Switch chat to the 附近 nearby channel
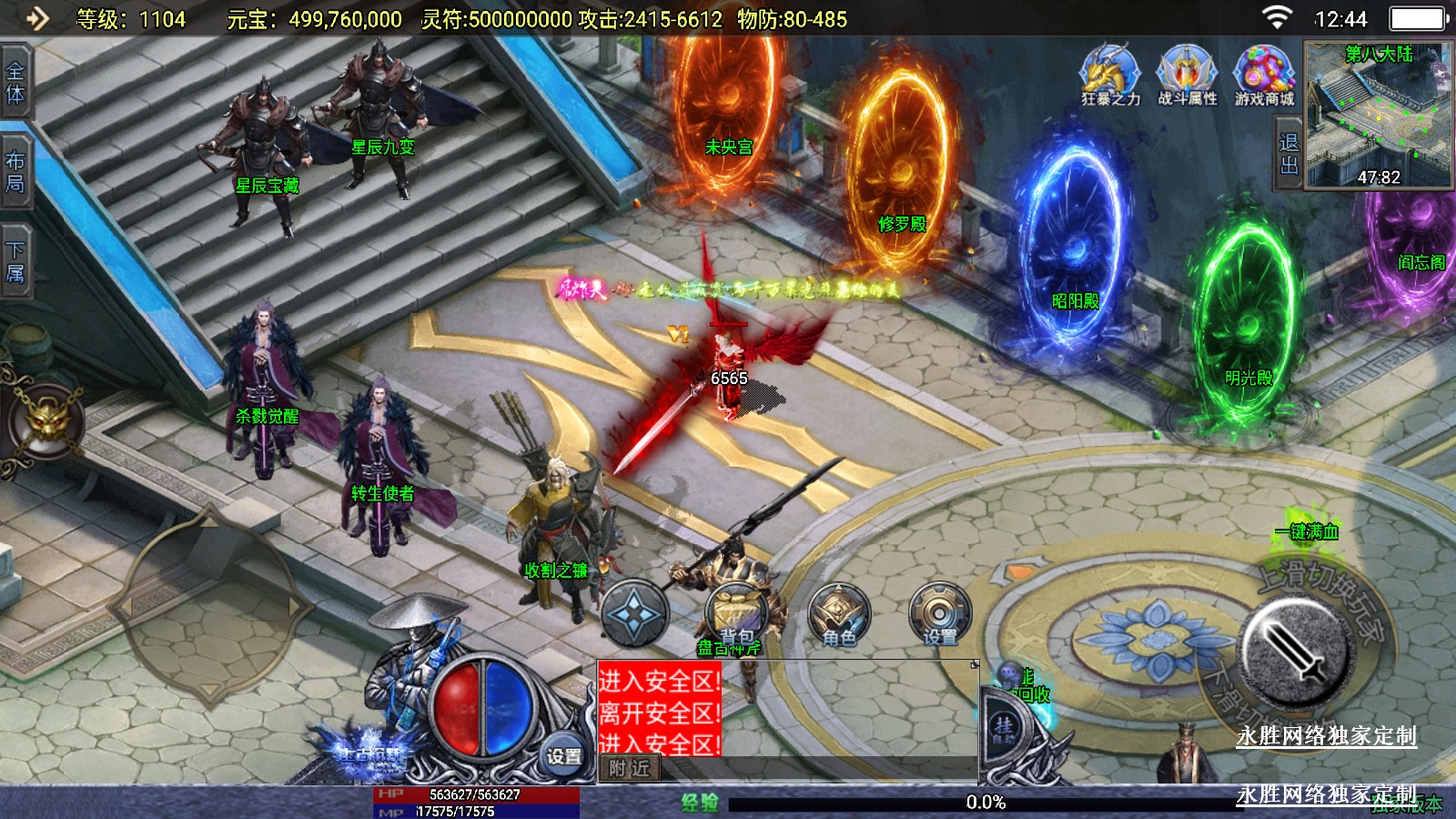Screen dimensions: 1456x819 click(630, 769)
